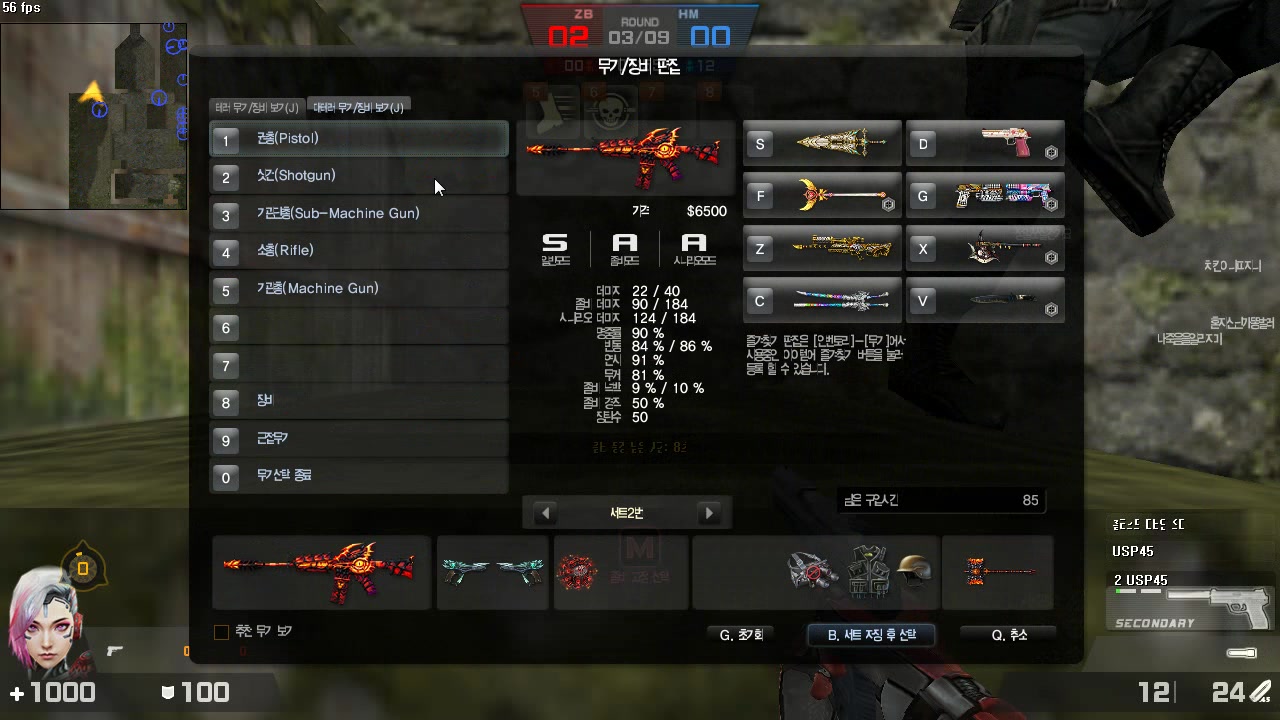This screenshot has width=1280, height=720.
Task: Switch to the 대테러 무기/장비 보기(J) tab
Action: click(359, 105)
